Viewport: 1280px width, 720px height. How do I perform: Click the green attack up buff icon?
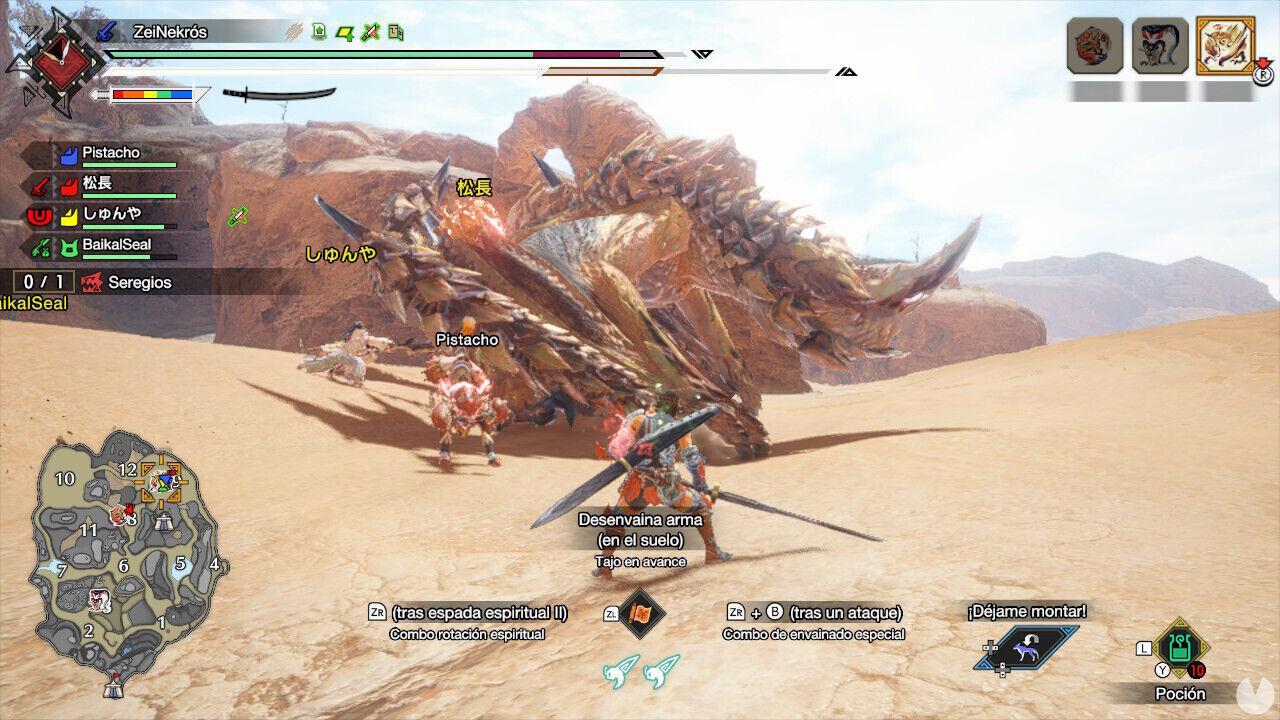pyautogui.click(x=318, y=32)
